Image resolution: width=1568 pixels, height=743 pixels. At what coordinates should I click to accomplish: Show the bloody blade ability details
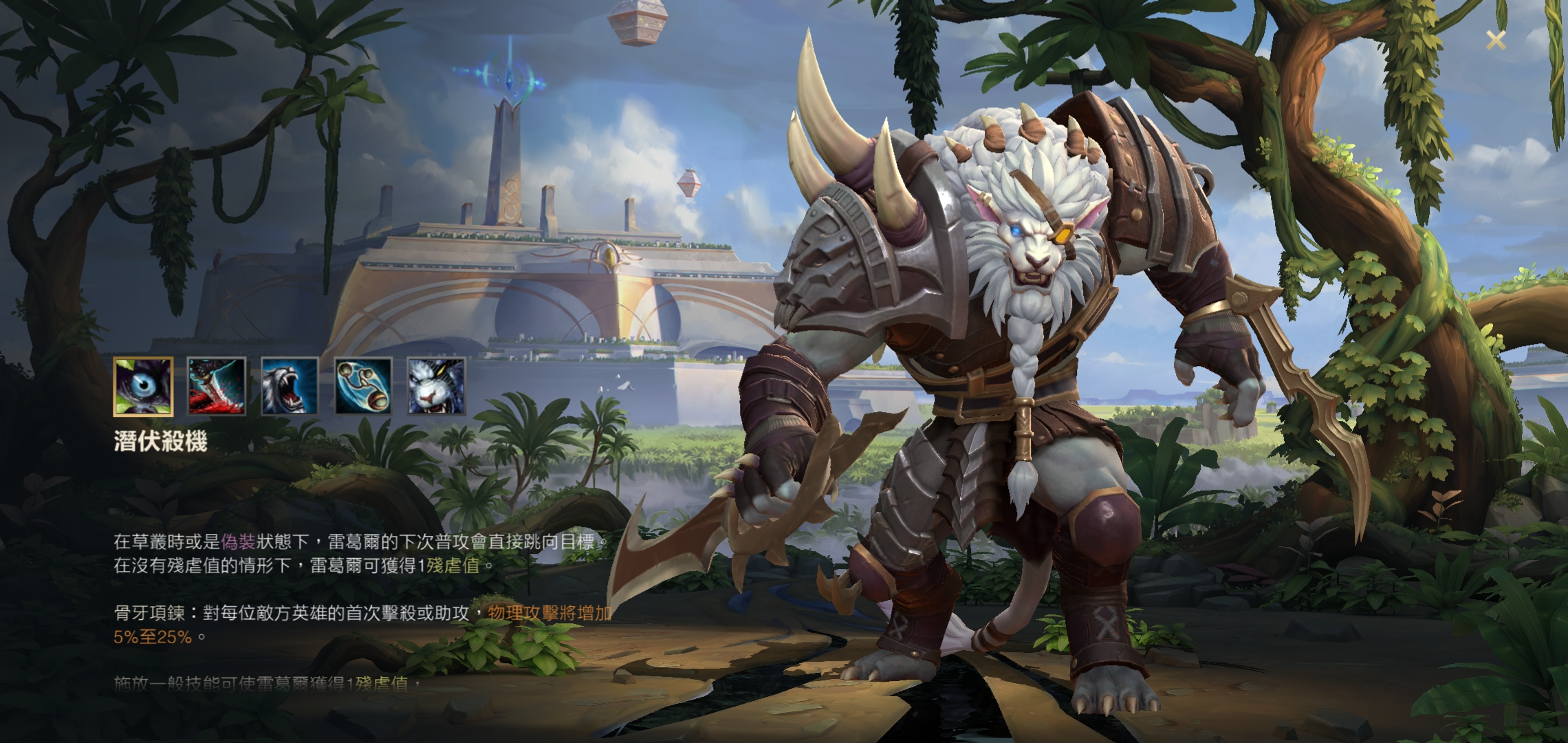click(217, 387)
